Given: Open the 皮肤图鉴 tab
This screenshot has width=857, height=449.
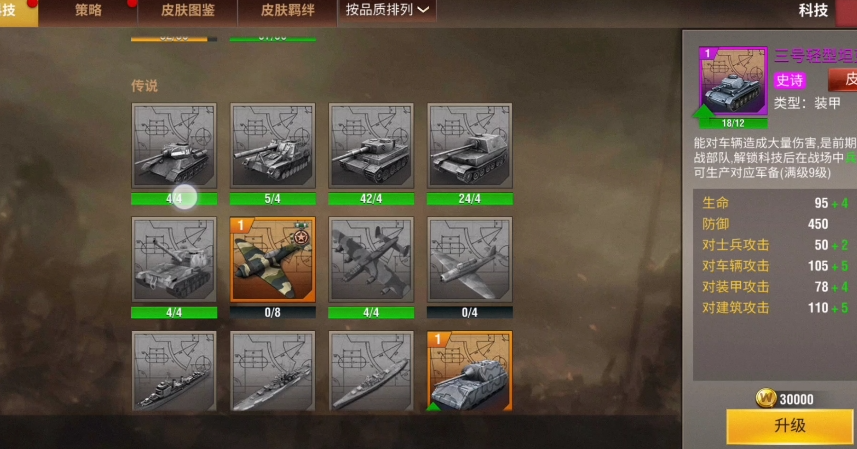Looking at the screenshot, I should point(187,11).
